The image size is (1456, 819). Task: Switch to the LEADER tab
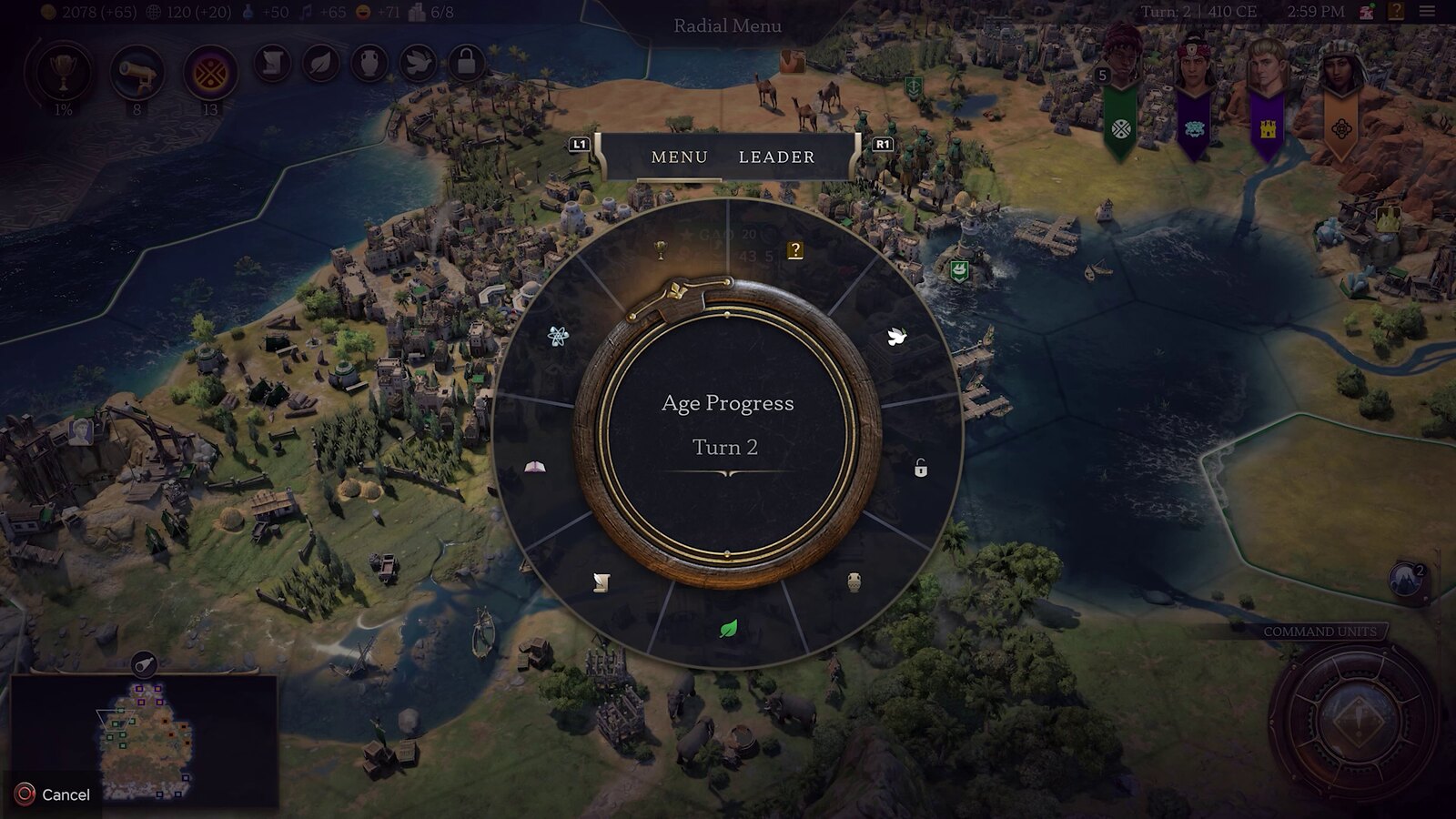click(776, 157)
